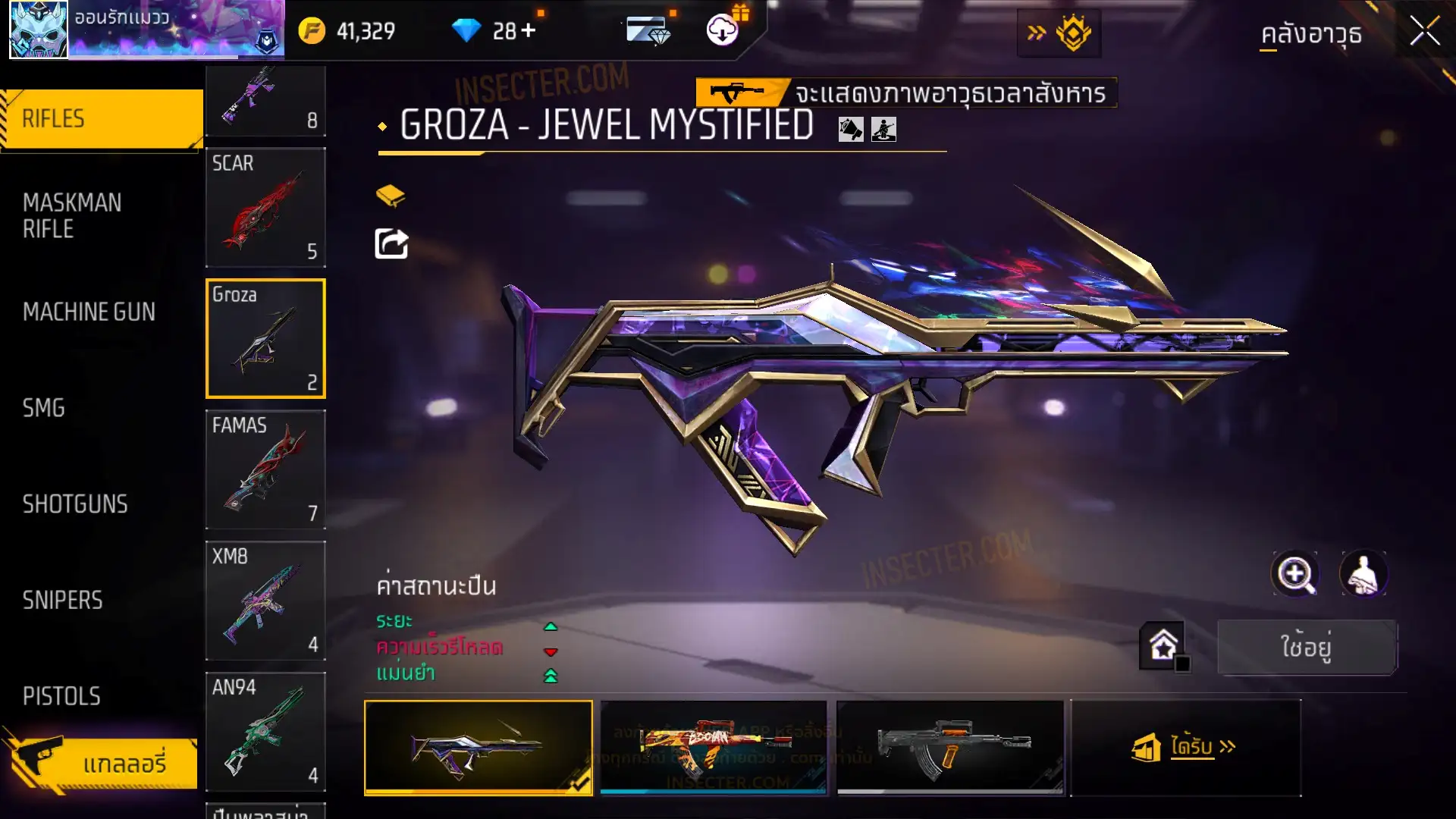
Task: Show the Shotguns category
Action: click(75, 504)
